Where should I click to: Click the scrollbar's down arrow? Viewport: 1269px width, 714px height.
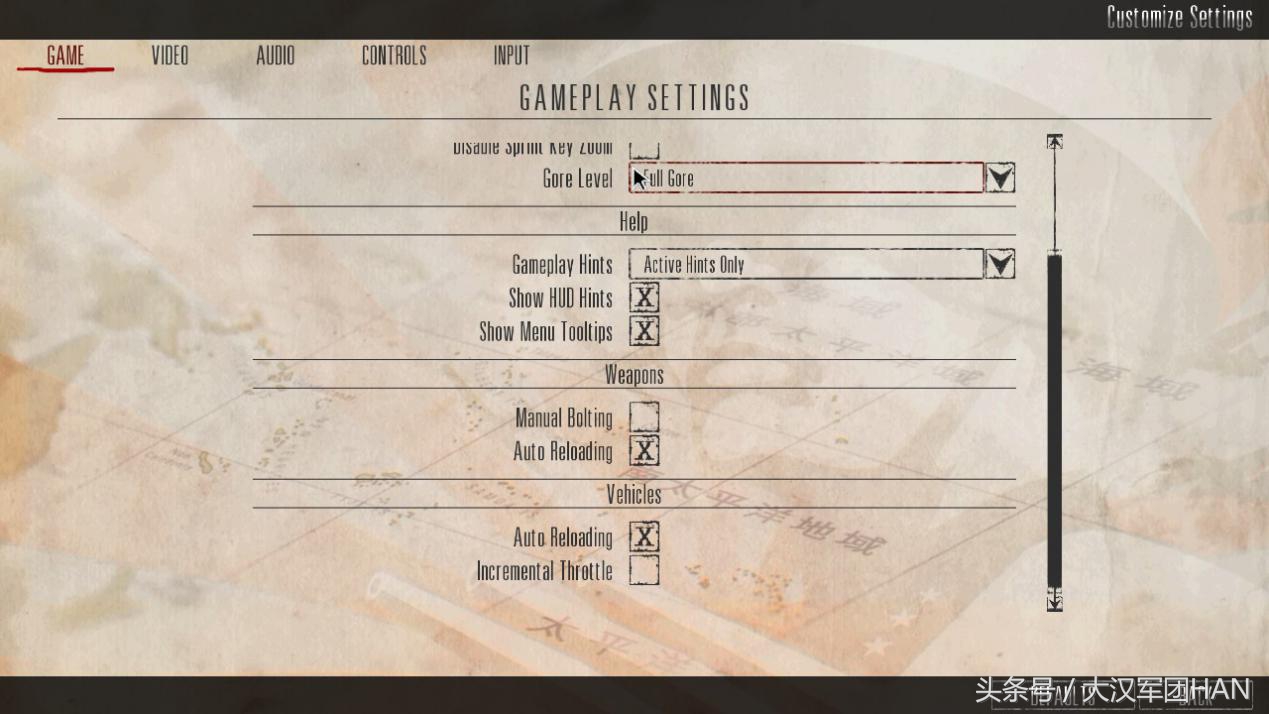tap(1054, 601)
